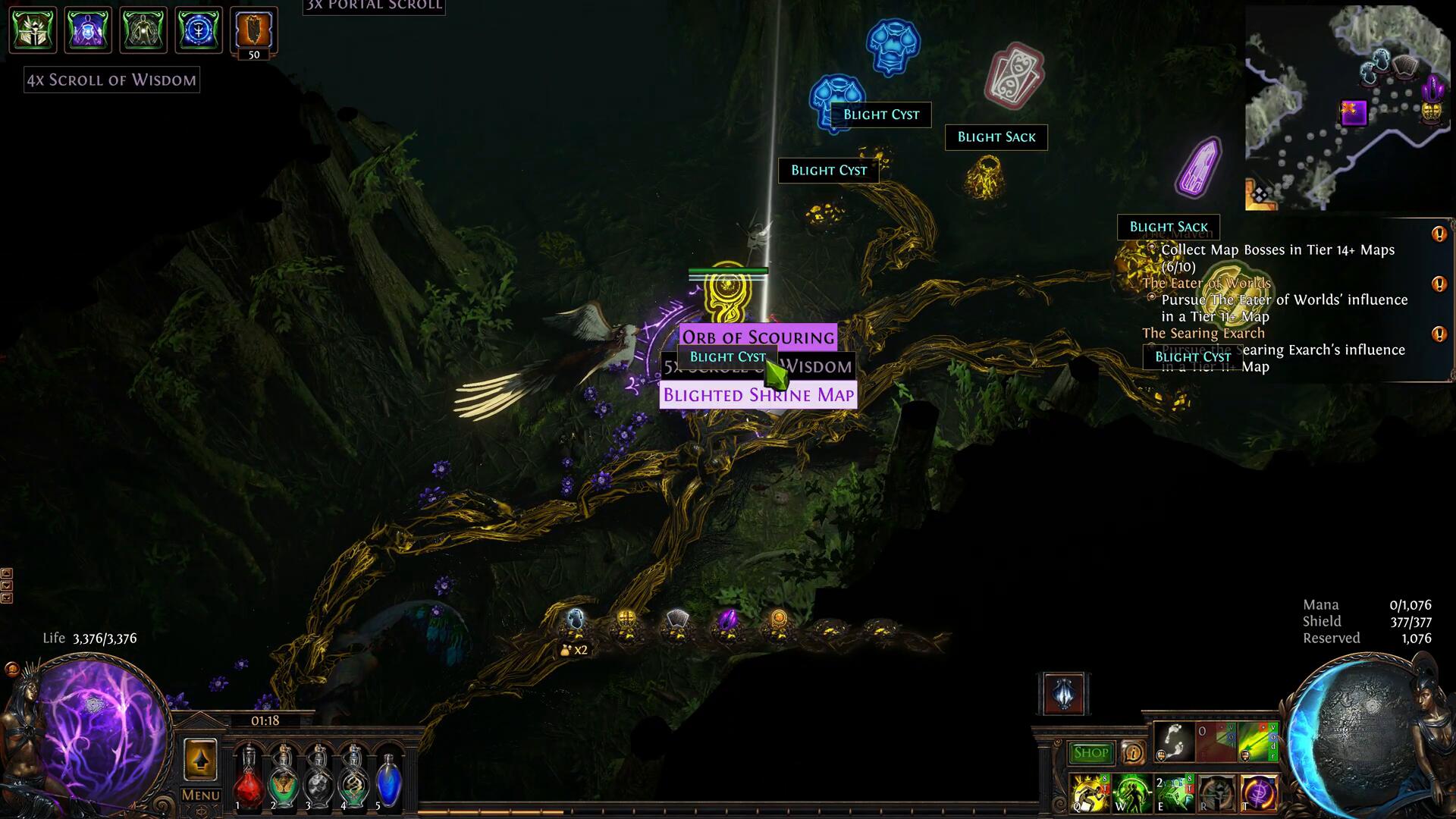Use the red life flask
Screen dimensions: 1456x819
tap(248, 780)
